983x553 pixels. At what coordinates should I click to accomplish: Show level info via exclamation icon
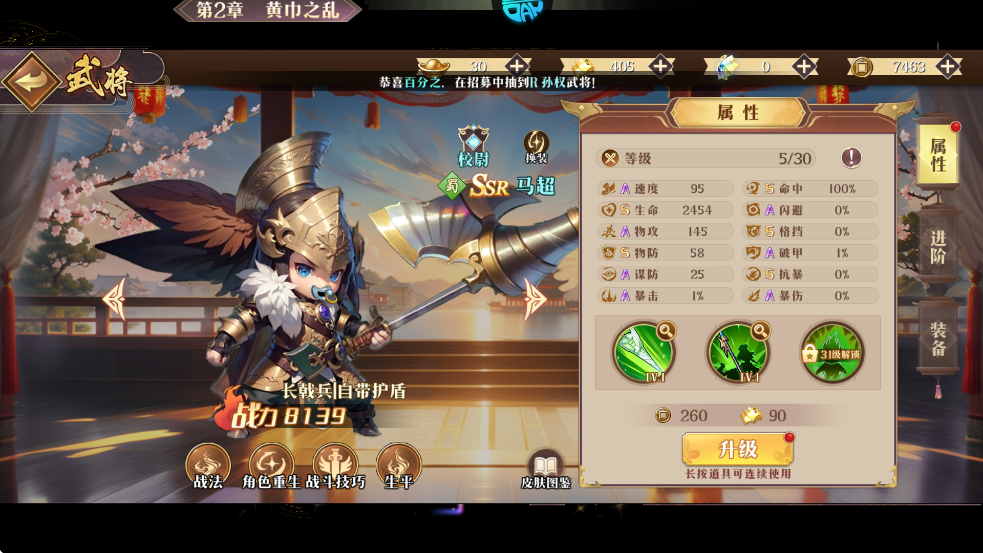click(x=851, y=157)
